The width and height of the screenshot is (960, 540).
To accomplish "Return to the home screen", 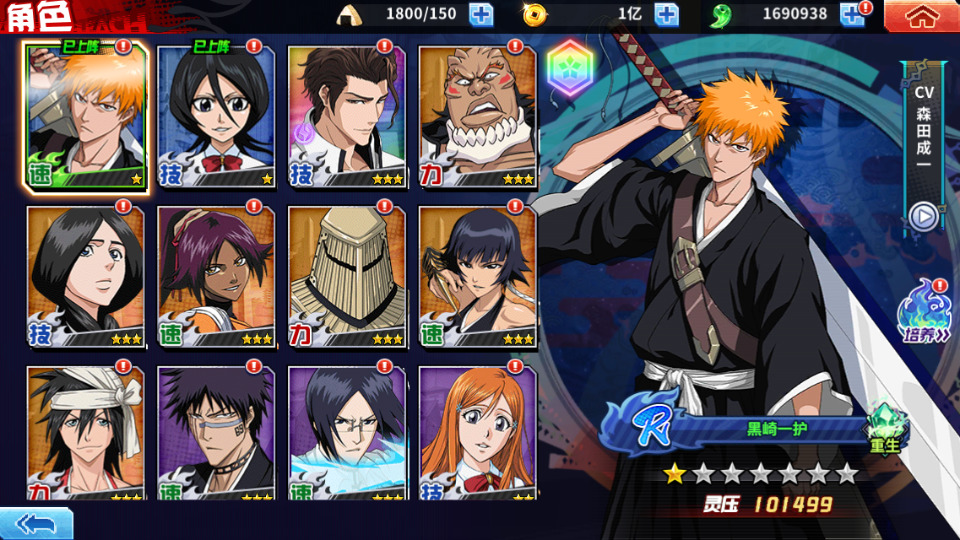I will 920,15.
